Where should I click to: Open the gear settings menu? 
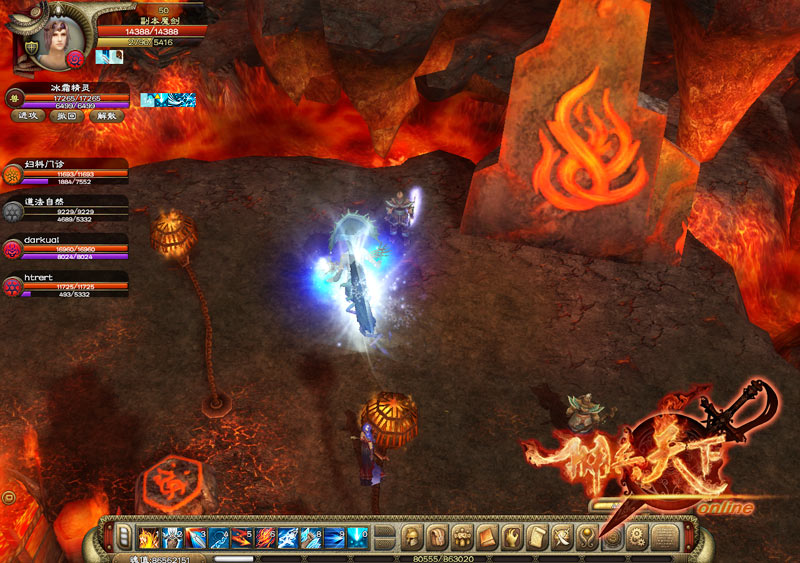click(x=637, y=537)
